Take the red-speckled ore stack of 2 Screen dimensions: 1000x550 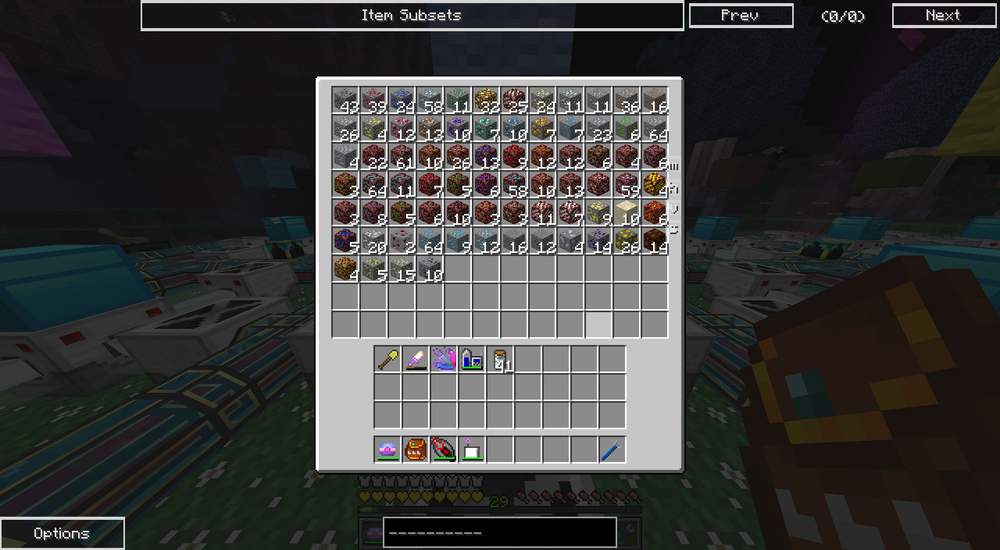(401, 240)
